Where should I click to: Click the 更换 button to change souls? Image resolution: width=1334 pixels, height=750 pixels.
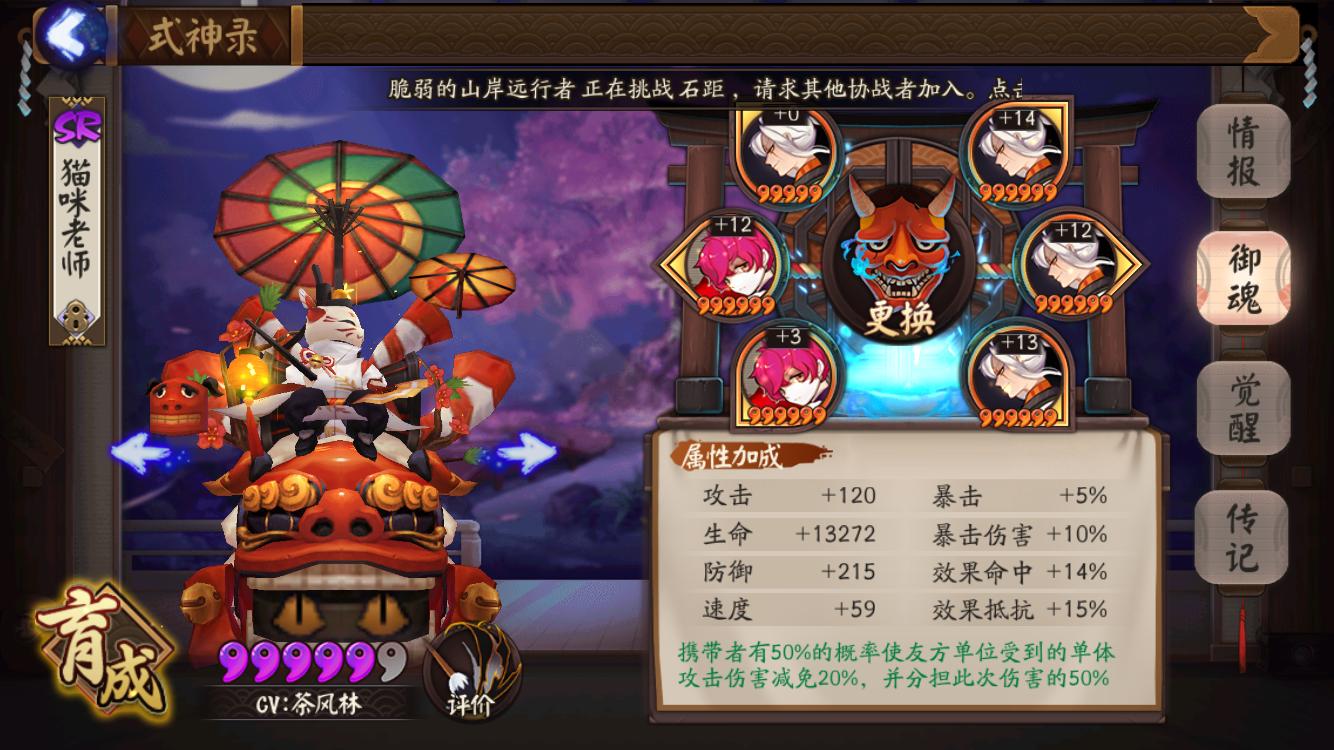pos(899,319)
